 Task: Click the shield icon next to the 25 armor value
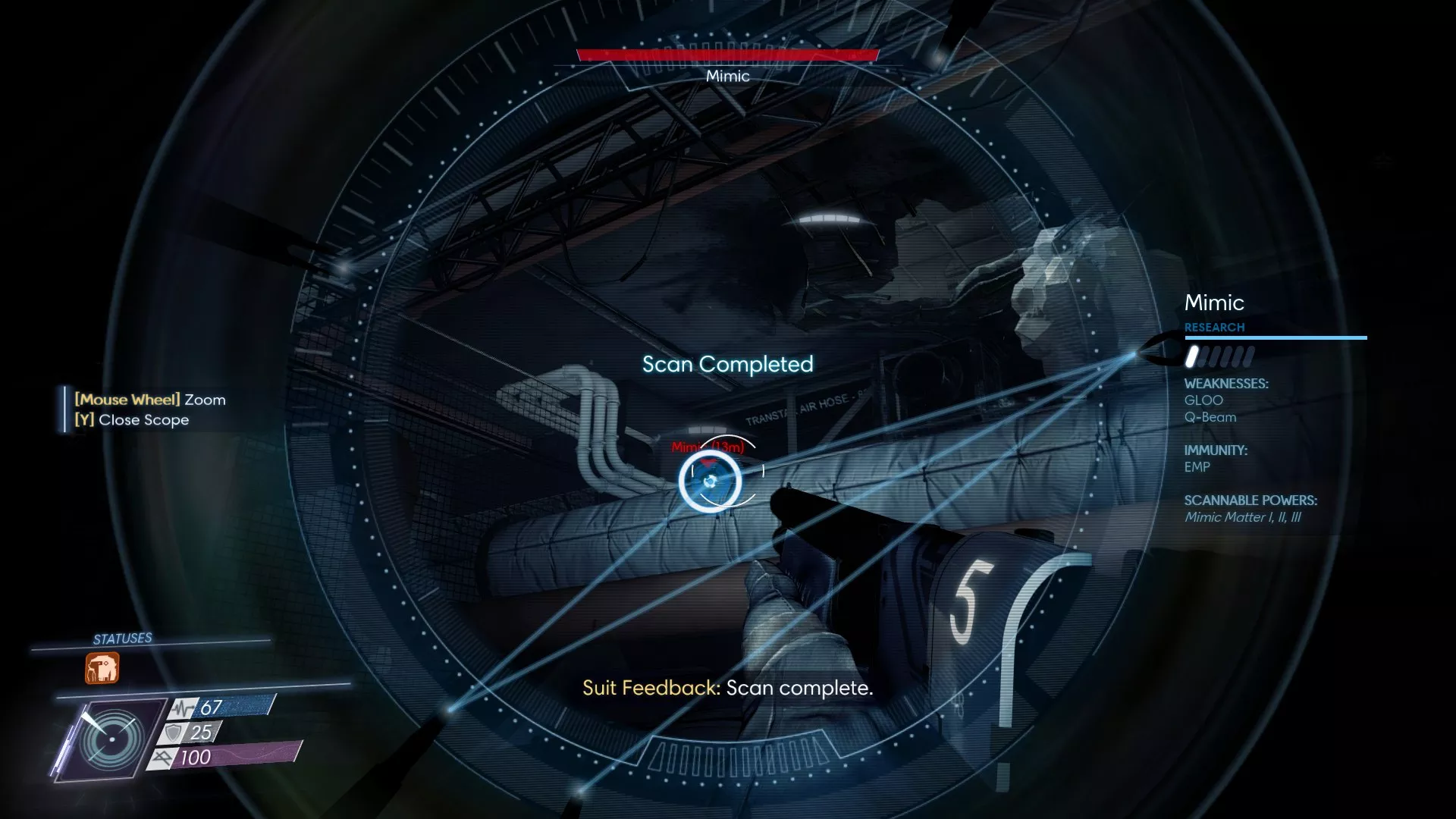click(174, 732)
